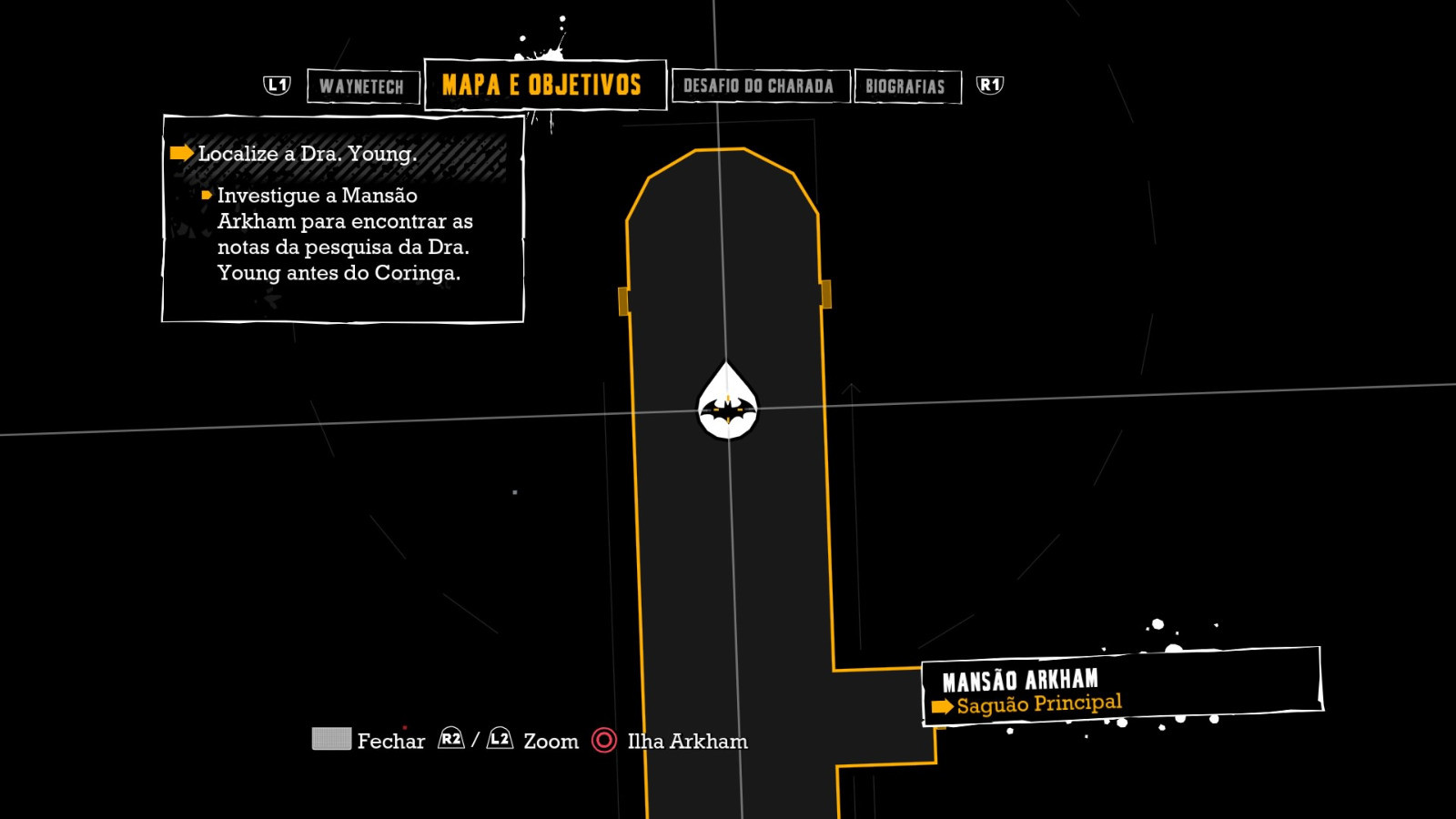Select the Mapa e Objetivos tab

click(x=543, y=86)
